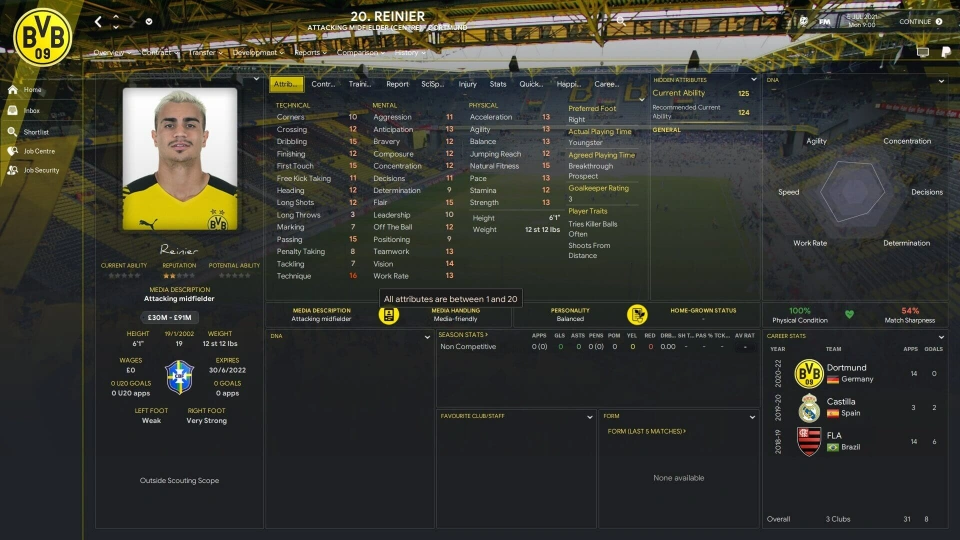Switch to the Injury tab
Screen dimensions: 960x540
(467, 84)
